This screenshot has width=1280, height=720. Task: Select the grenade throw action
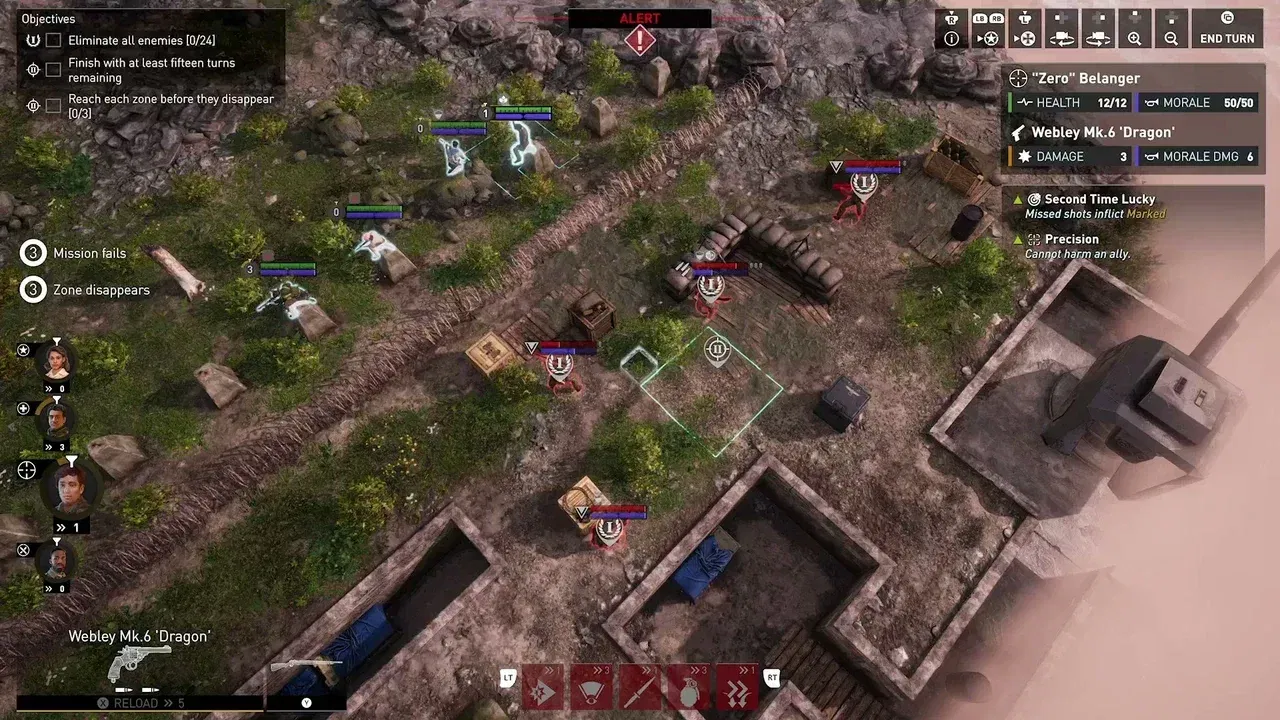[688, 686]
